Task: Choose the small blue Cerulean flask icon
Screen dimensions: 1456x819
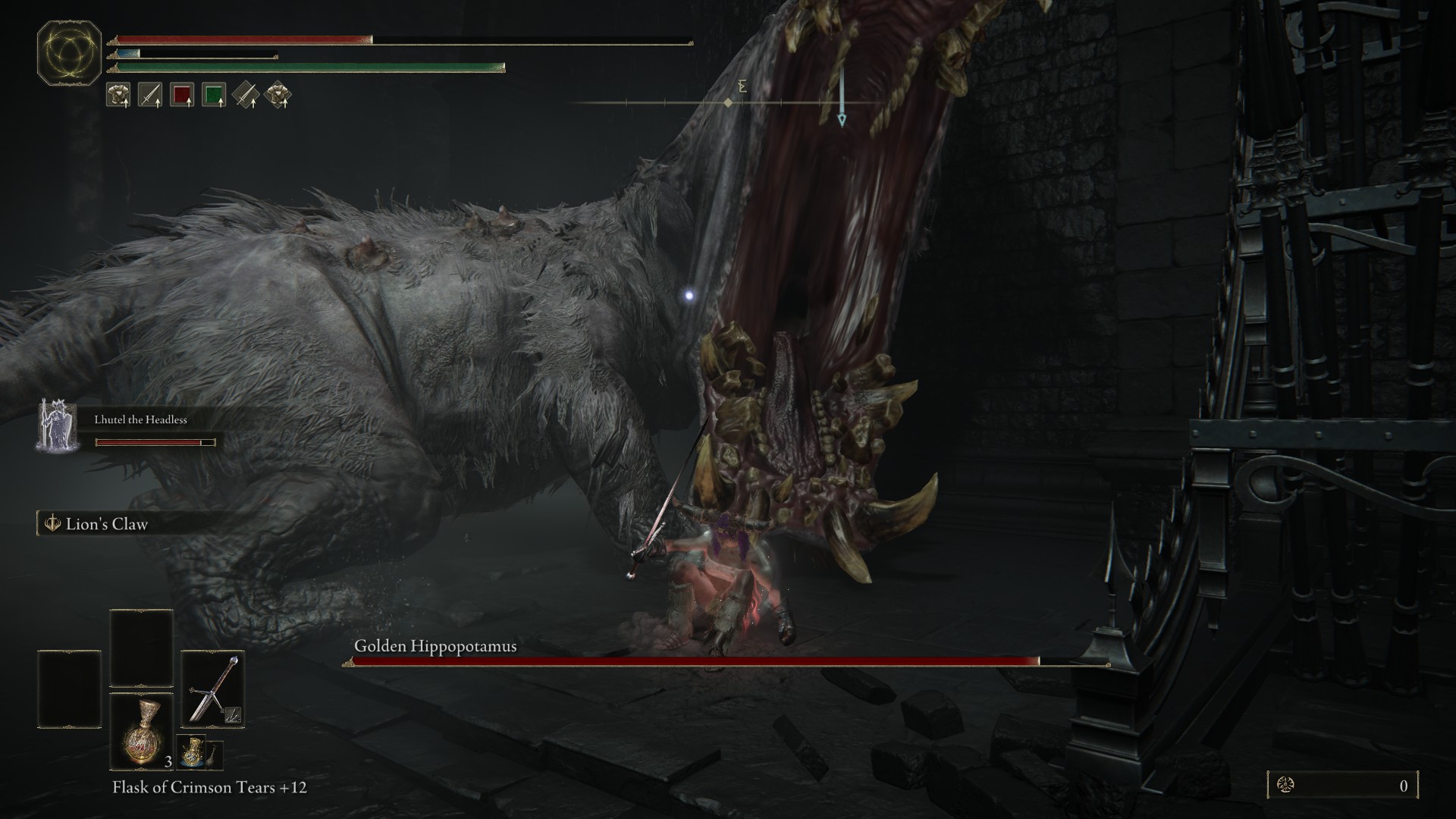Action: coord(190,752)
